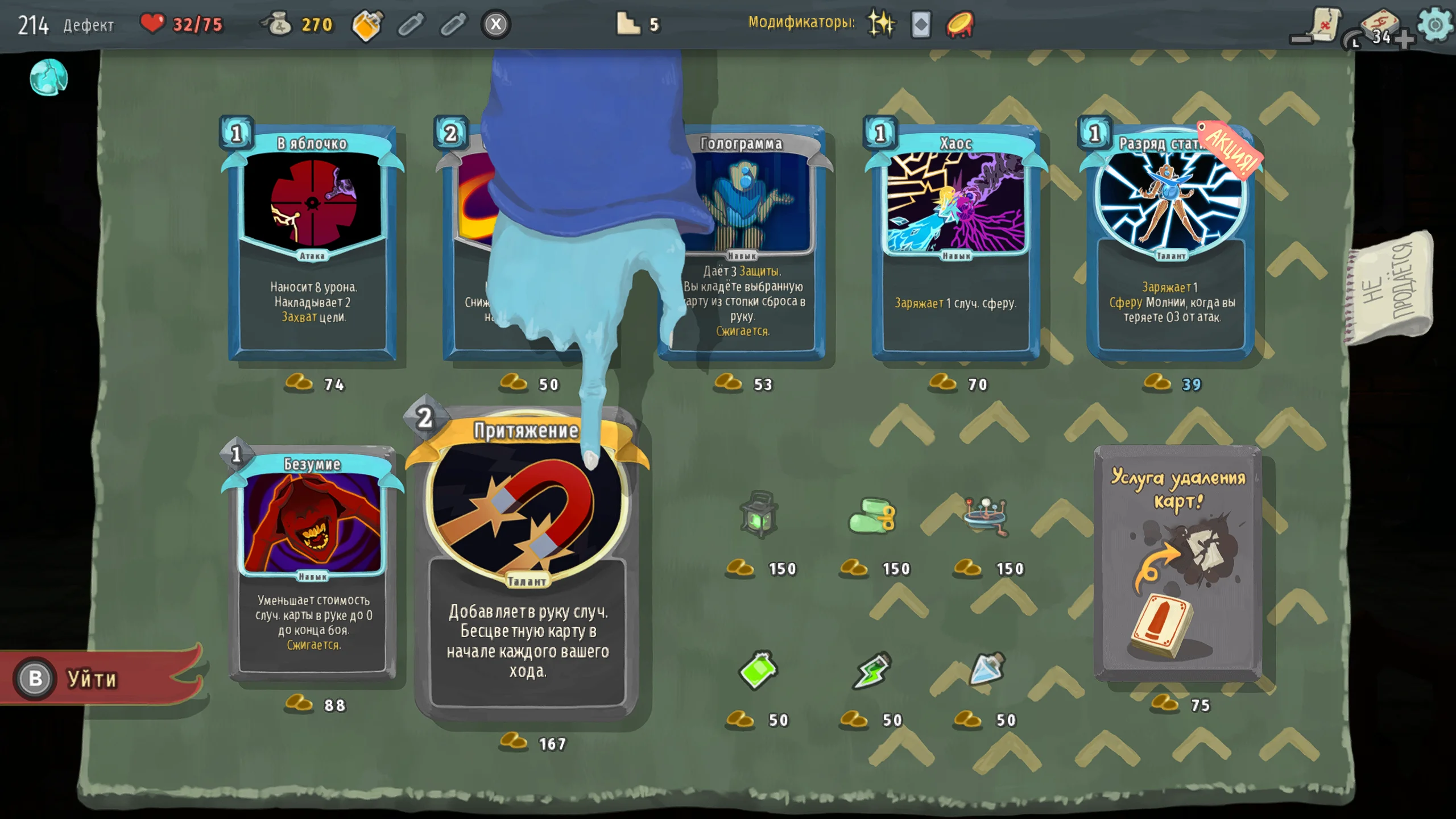
Task: Open the settings gear
Action: tap(1434, 25)
